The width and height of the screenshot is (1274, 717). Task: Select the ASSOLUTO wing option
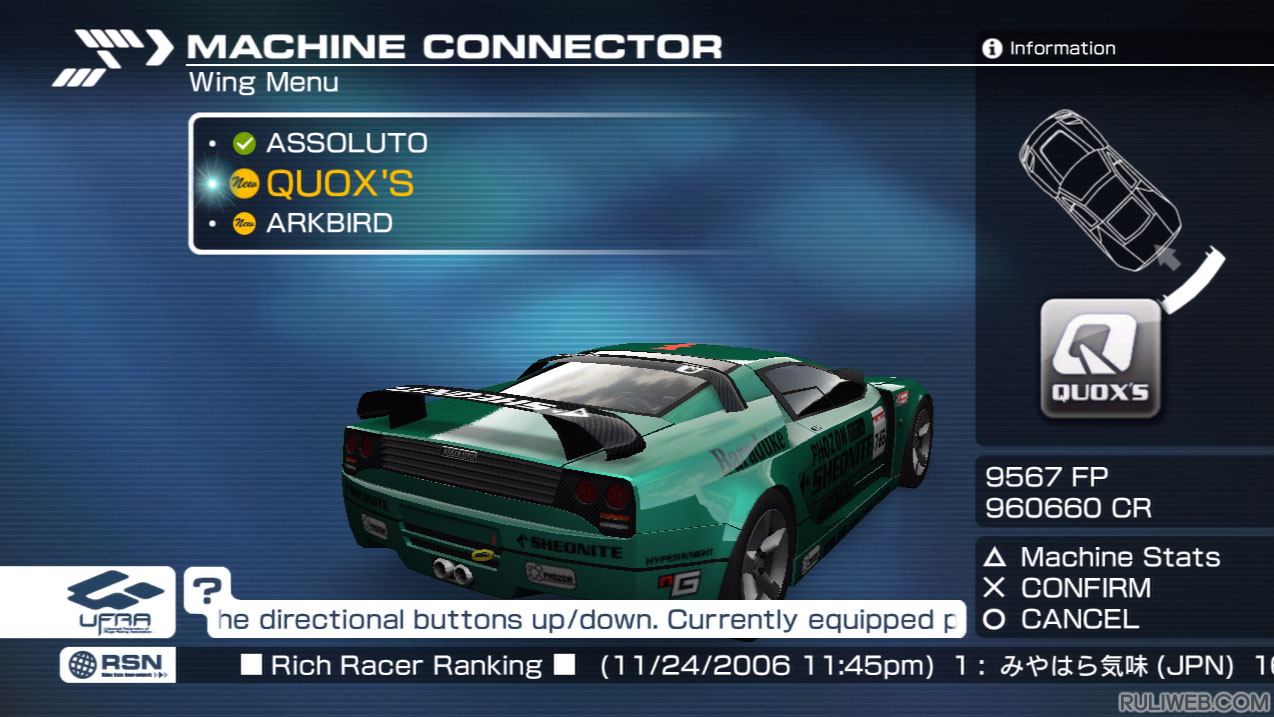coord(346,143)
